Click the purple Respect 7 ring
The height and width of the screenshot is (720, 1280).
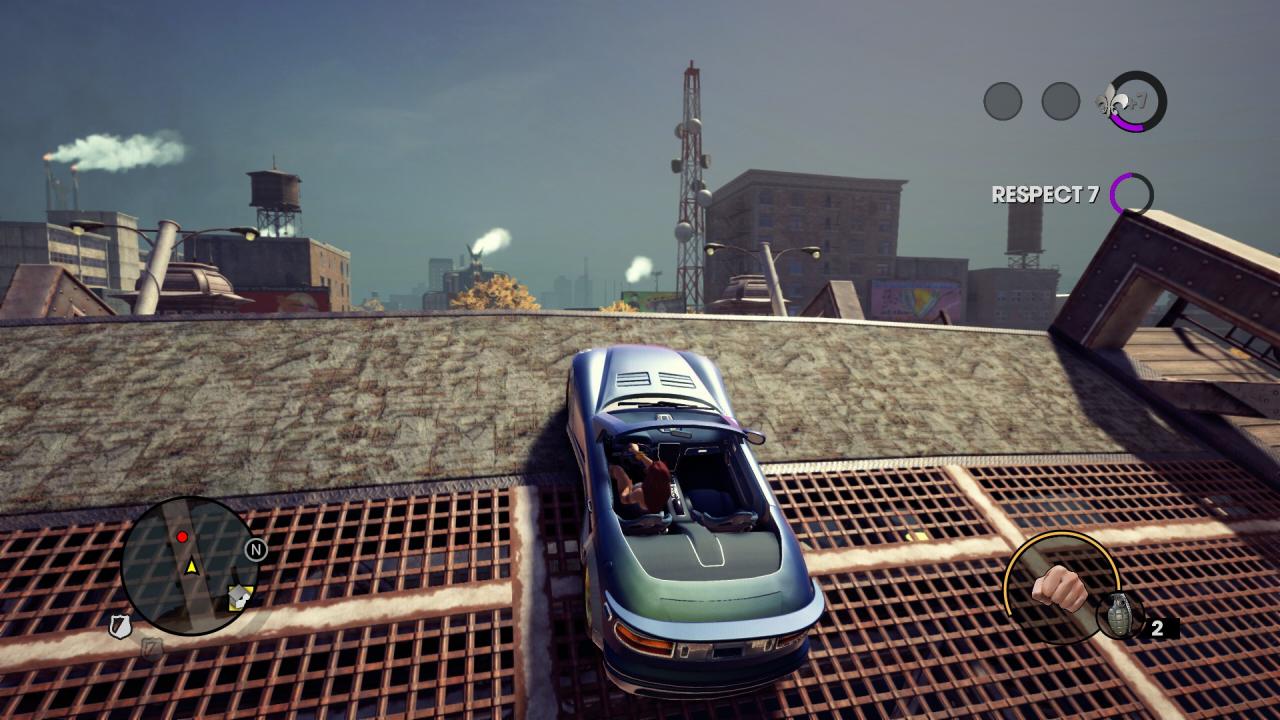click(1131, 194)
